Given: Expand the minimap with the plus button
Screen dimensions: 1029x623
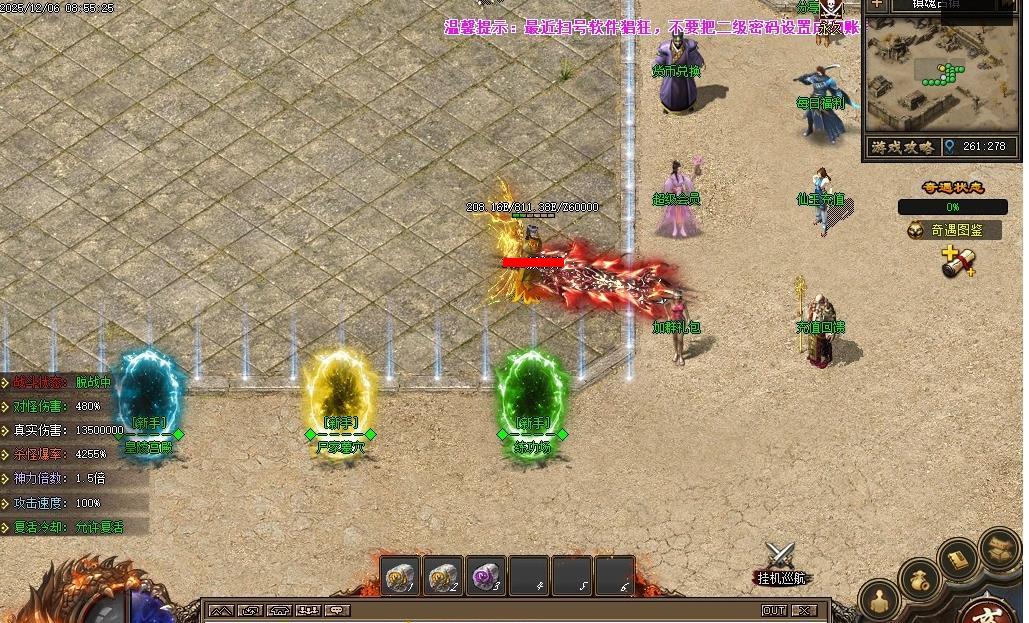Looking at the screenshot, I should pos(877,4).
